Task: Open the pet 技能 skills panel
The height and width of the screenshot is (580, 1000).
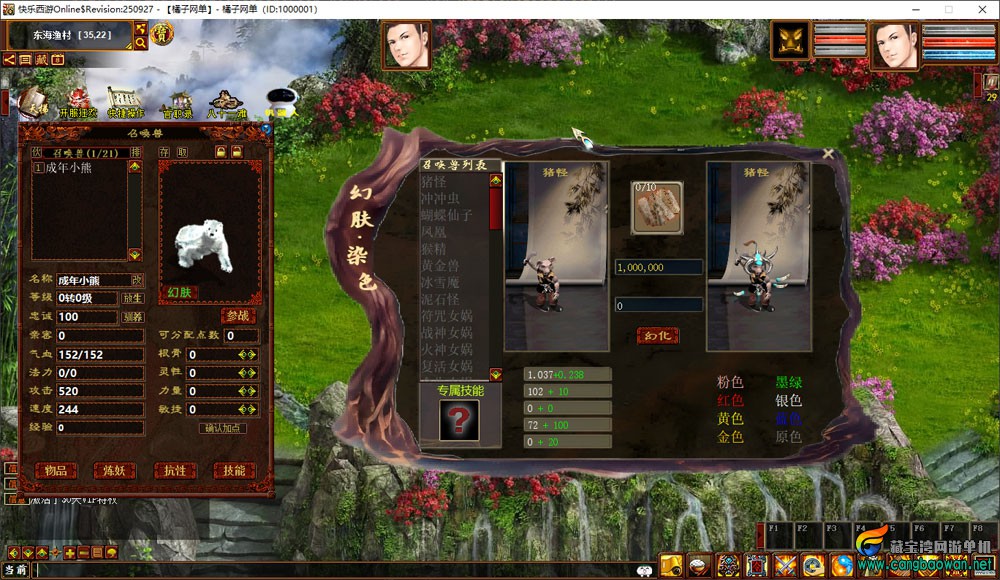Action: tap(233, 470)
